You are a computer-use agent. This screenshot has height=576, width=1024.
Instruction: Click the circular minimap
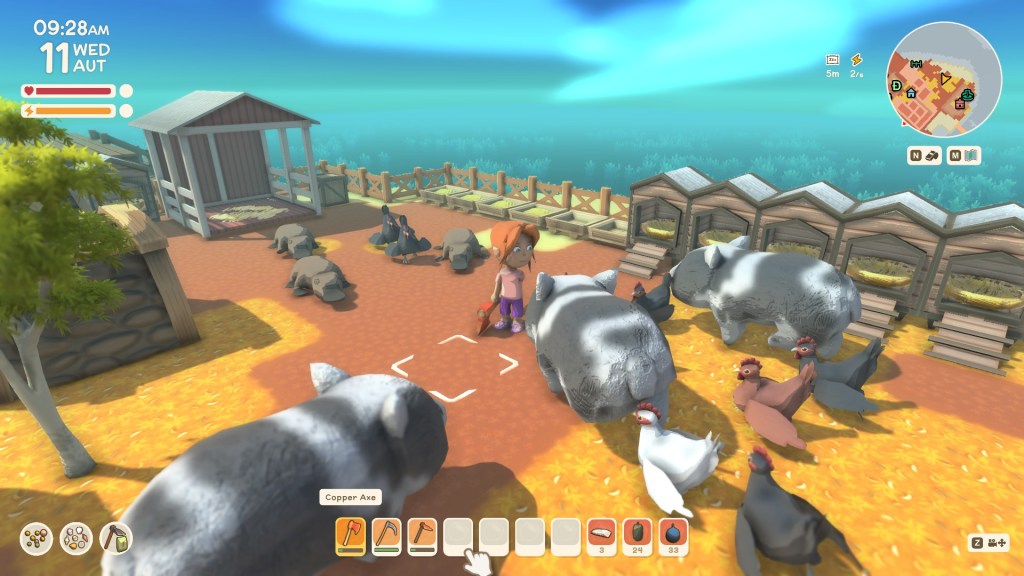coord(944,78)
